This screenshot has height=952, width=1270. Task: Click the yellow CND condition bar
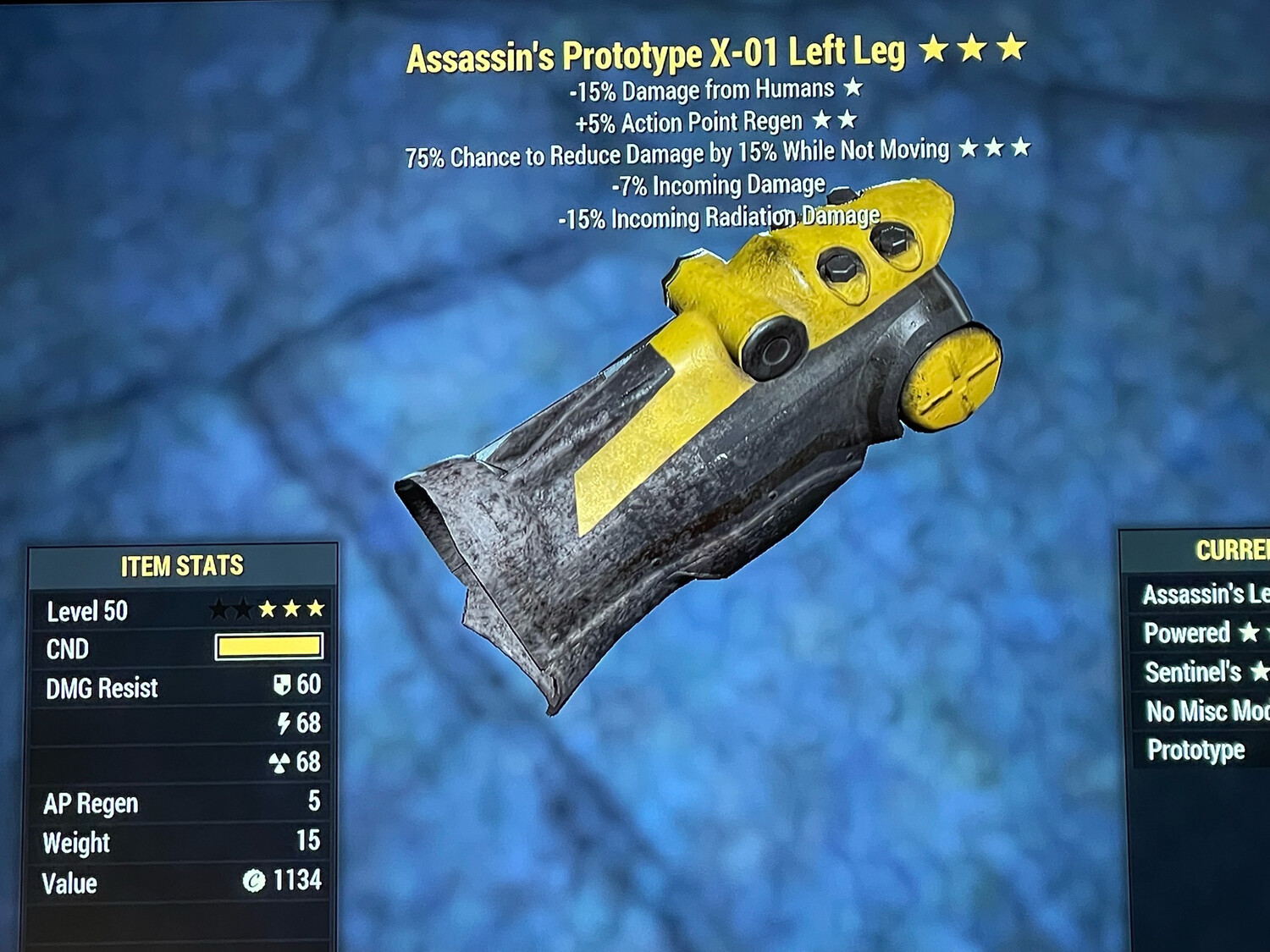269,647
